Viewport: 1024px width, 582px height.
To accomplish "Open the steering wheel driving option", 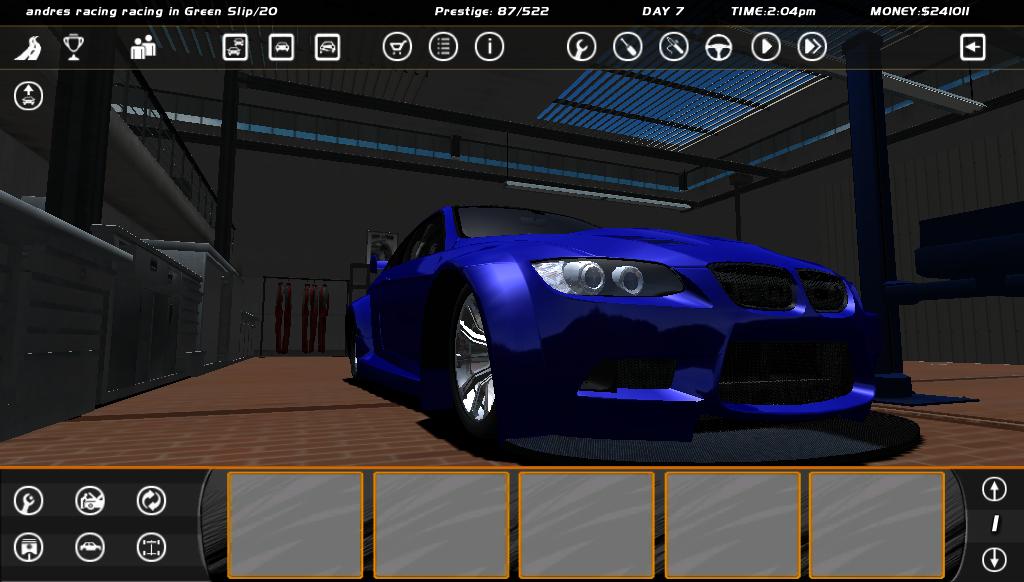I will (719, 47).
